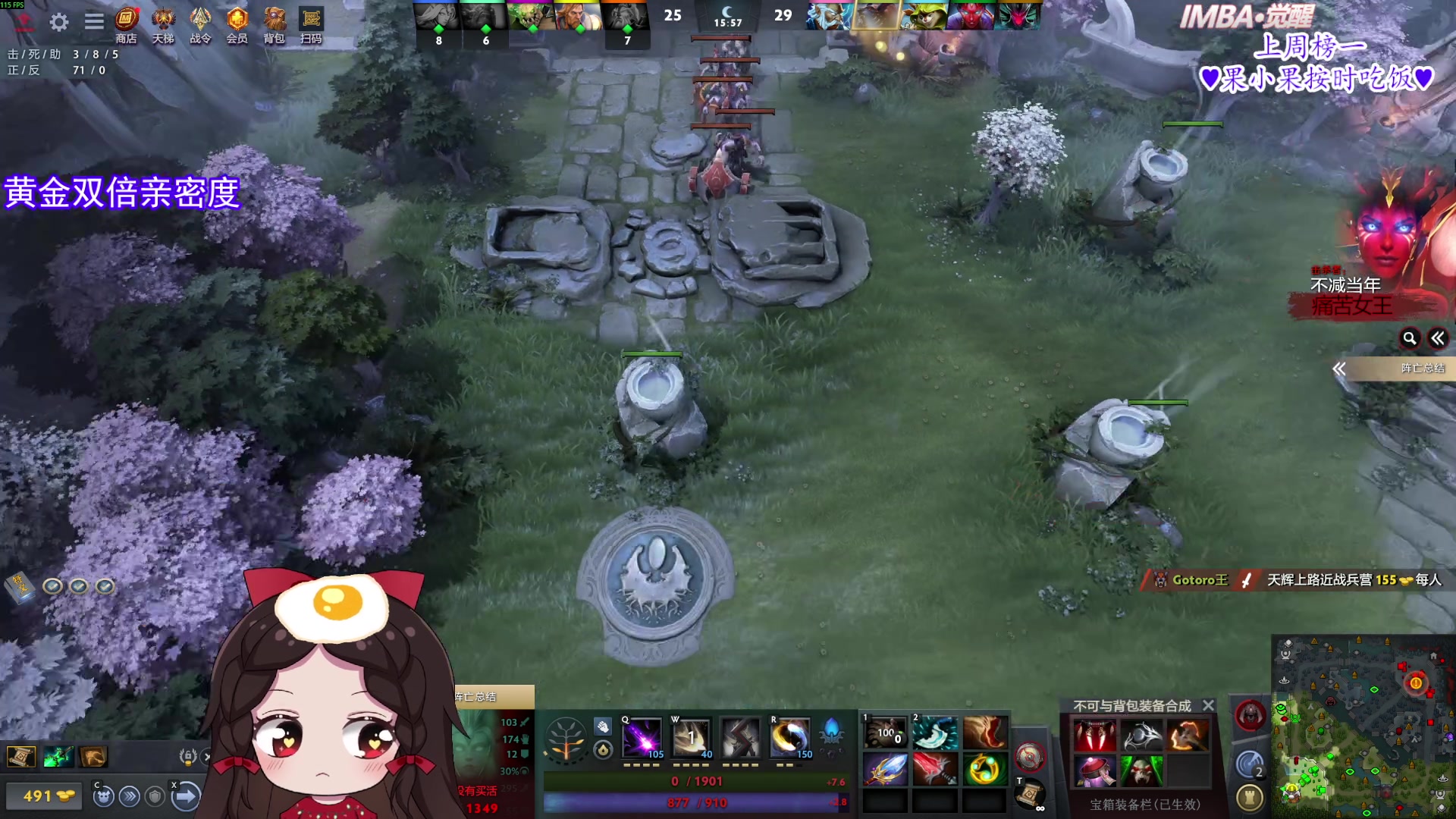
Task: Open the rune book icon
Action: (x=20, y=585)
